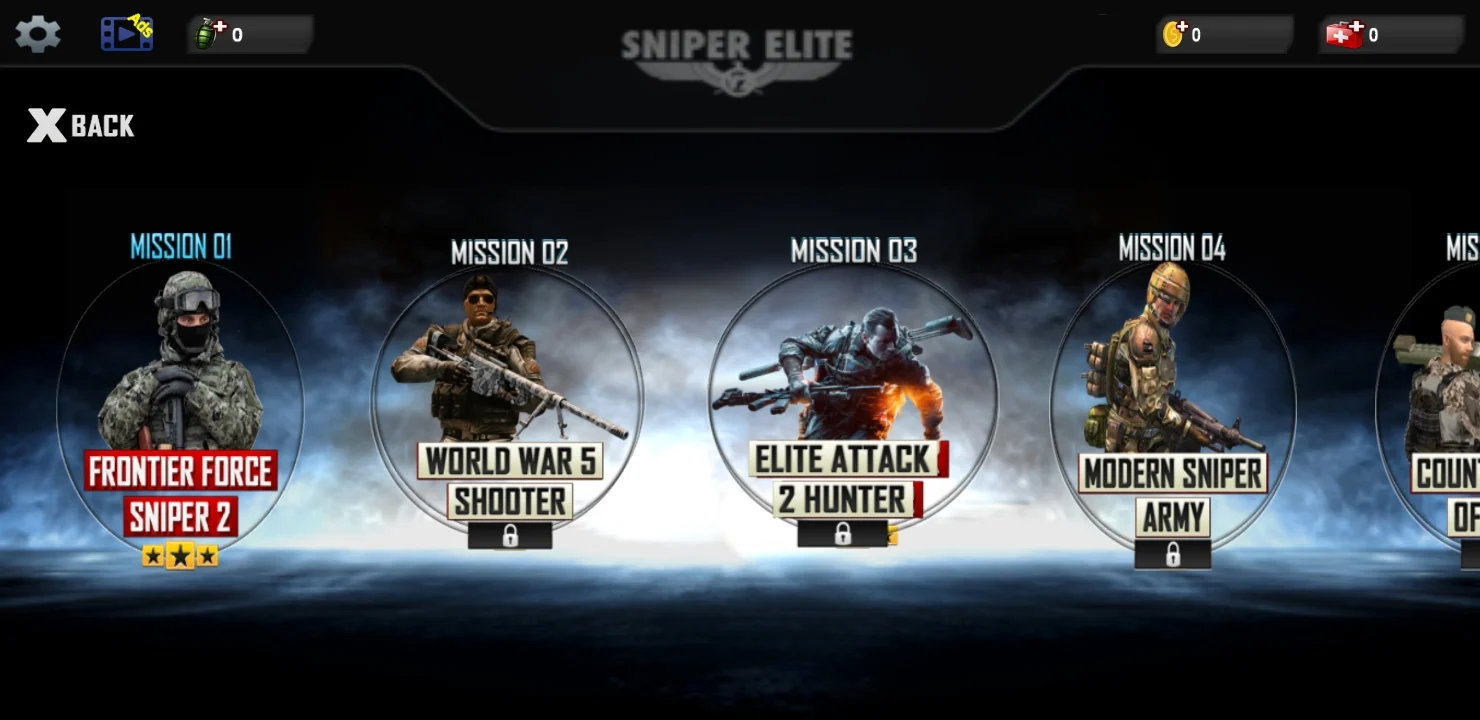Viewport: 1480px width, 720px height.
Task: Add more grenades with the grenade counter
Action: pos(209,35)
